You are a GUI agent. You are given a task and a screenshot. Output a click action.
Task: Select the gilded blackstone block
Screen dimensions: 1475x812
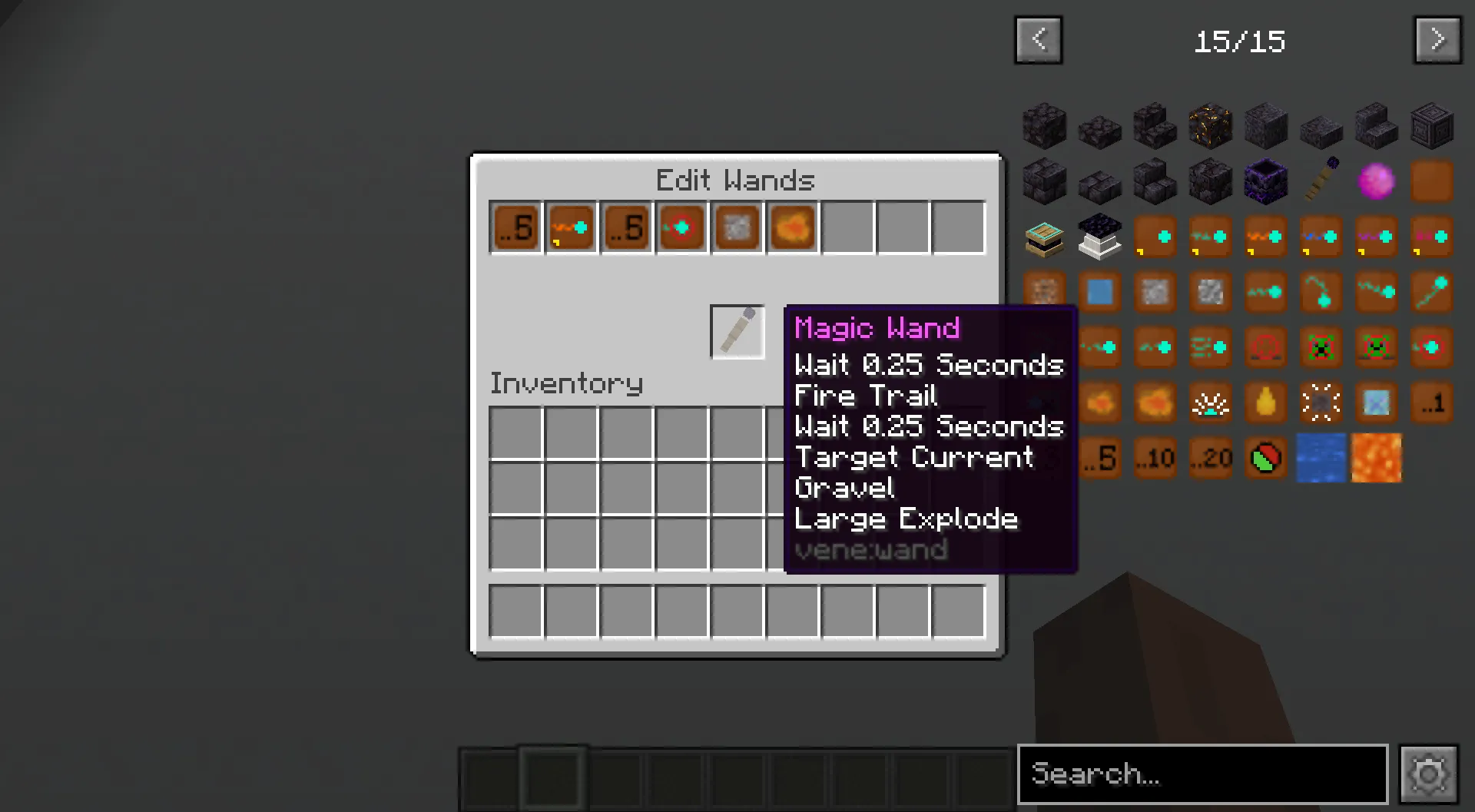pos(1210,126)
